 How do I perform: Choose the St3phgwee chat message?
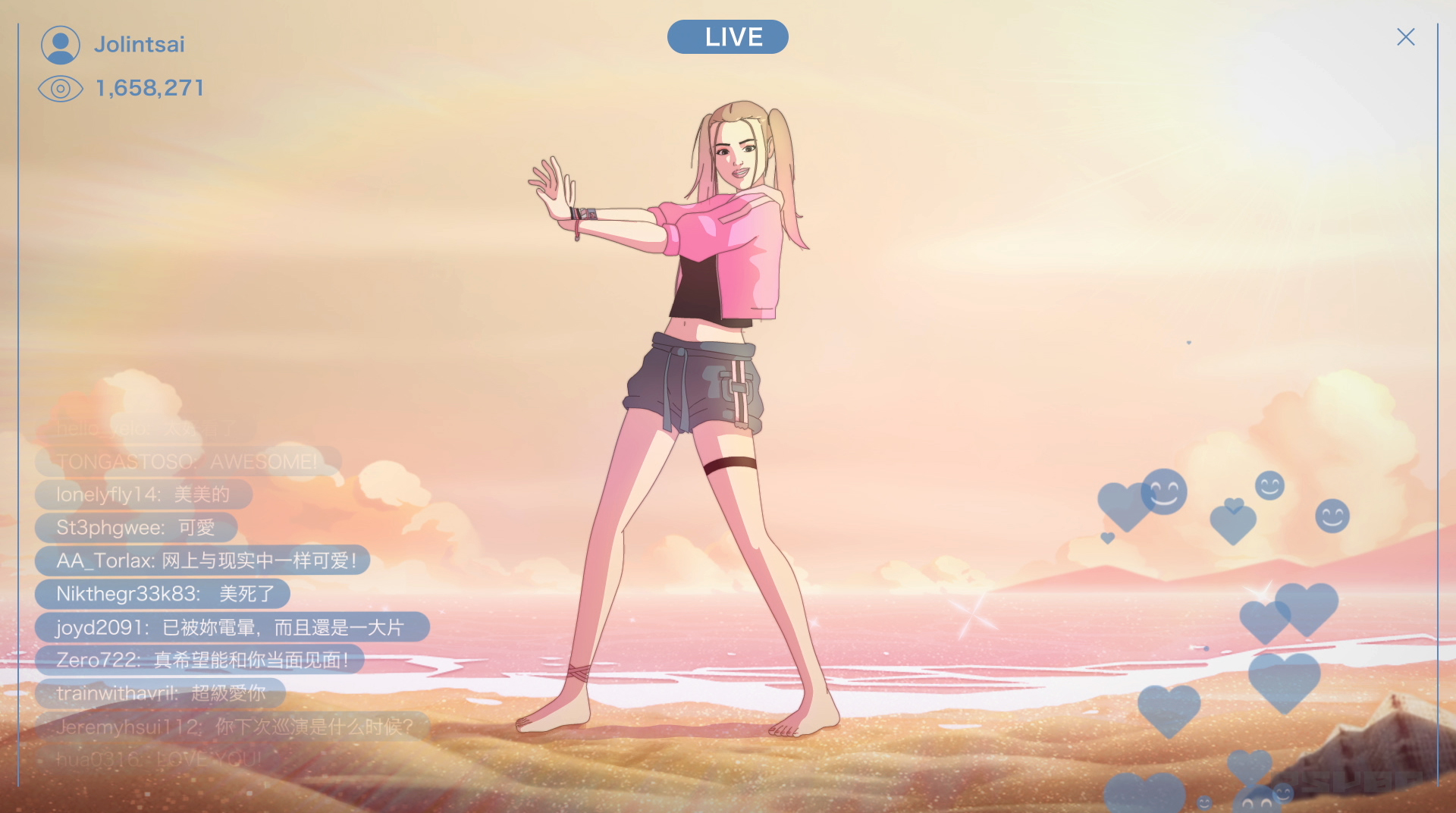[x=136, y=527]
